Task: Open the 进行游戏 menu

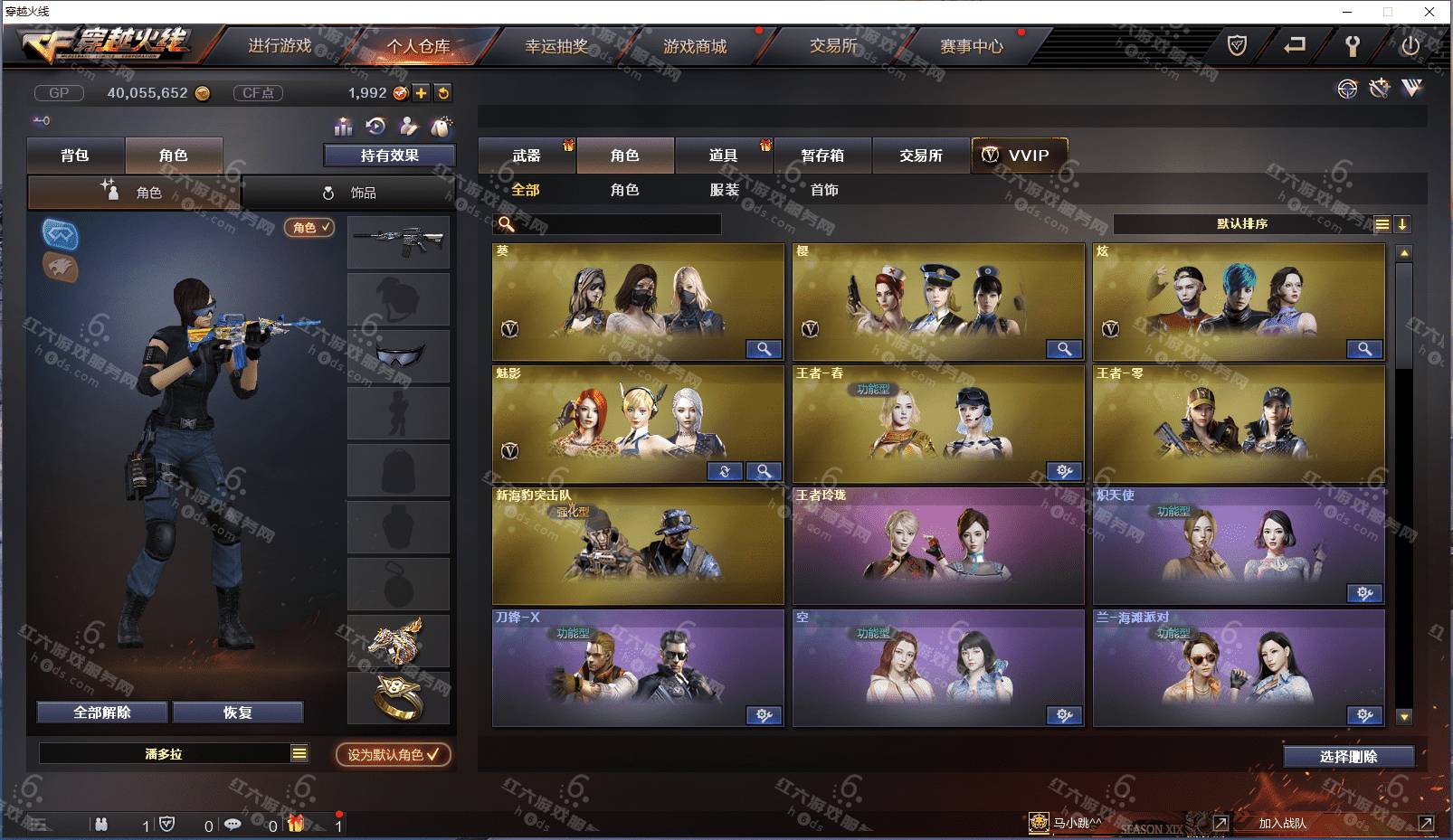Action: click(280, 46)
